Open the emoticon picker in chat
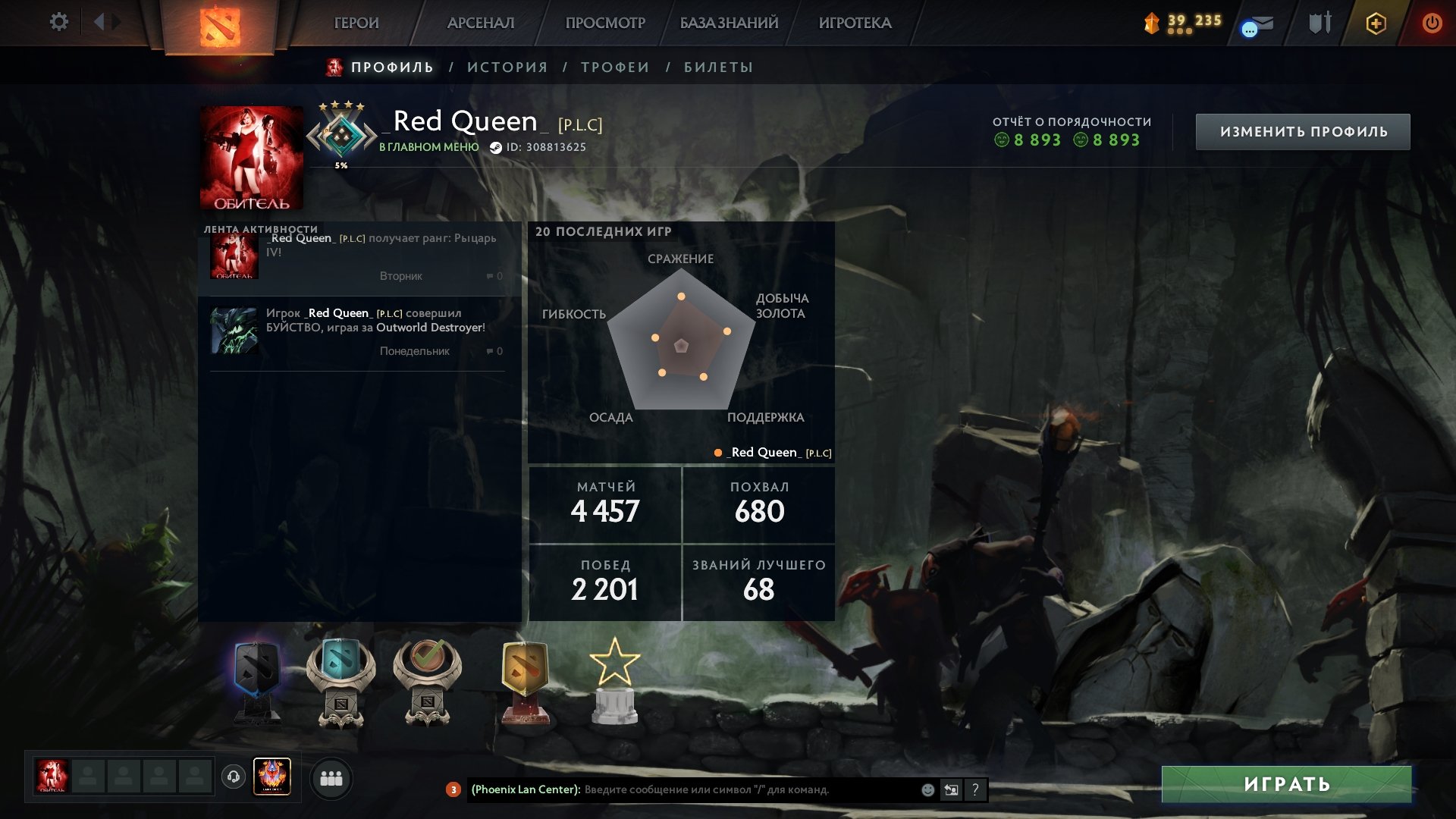 (x=927, y=789)
